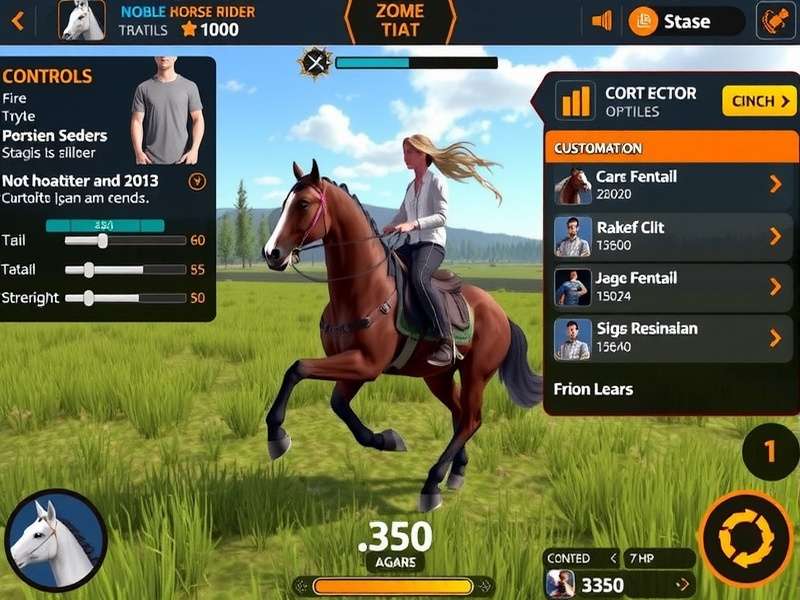Viewport: 800px width, 600px height.
Task: Adjust the Tatail slider
Action: click(x=89, y=270)
